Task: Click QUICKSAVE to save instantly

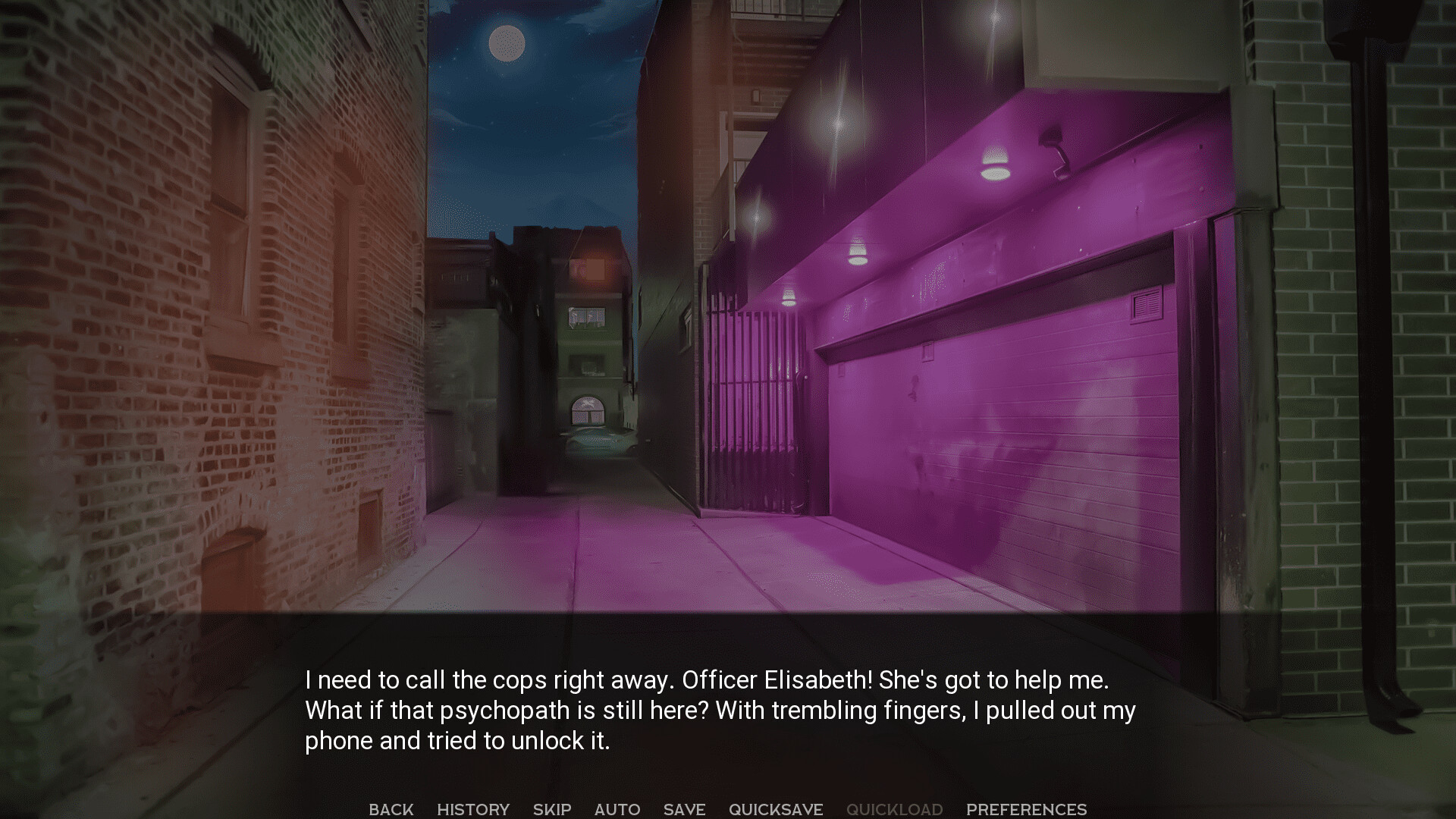Action: point(776,809)
